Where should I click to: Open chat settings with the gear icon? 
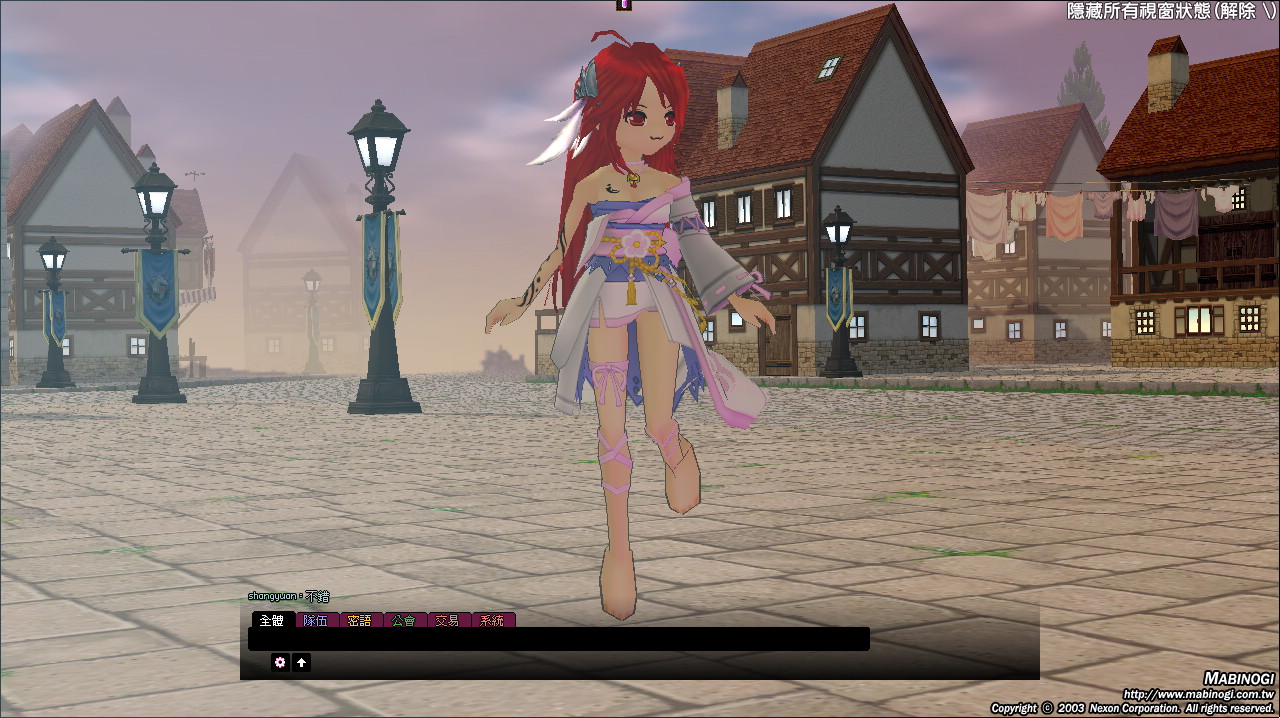[x=280, y=662]
